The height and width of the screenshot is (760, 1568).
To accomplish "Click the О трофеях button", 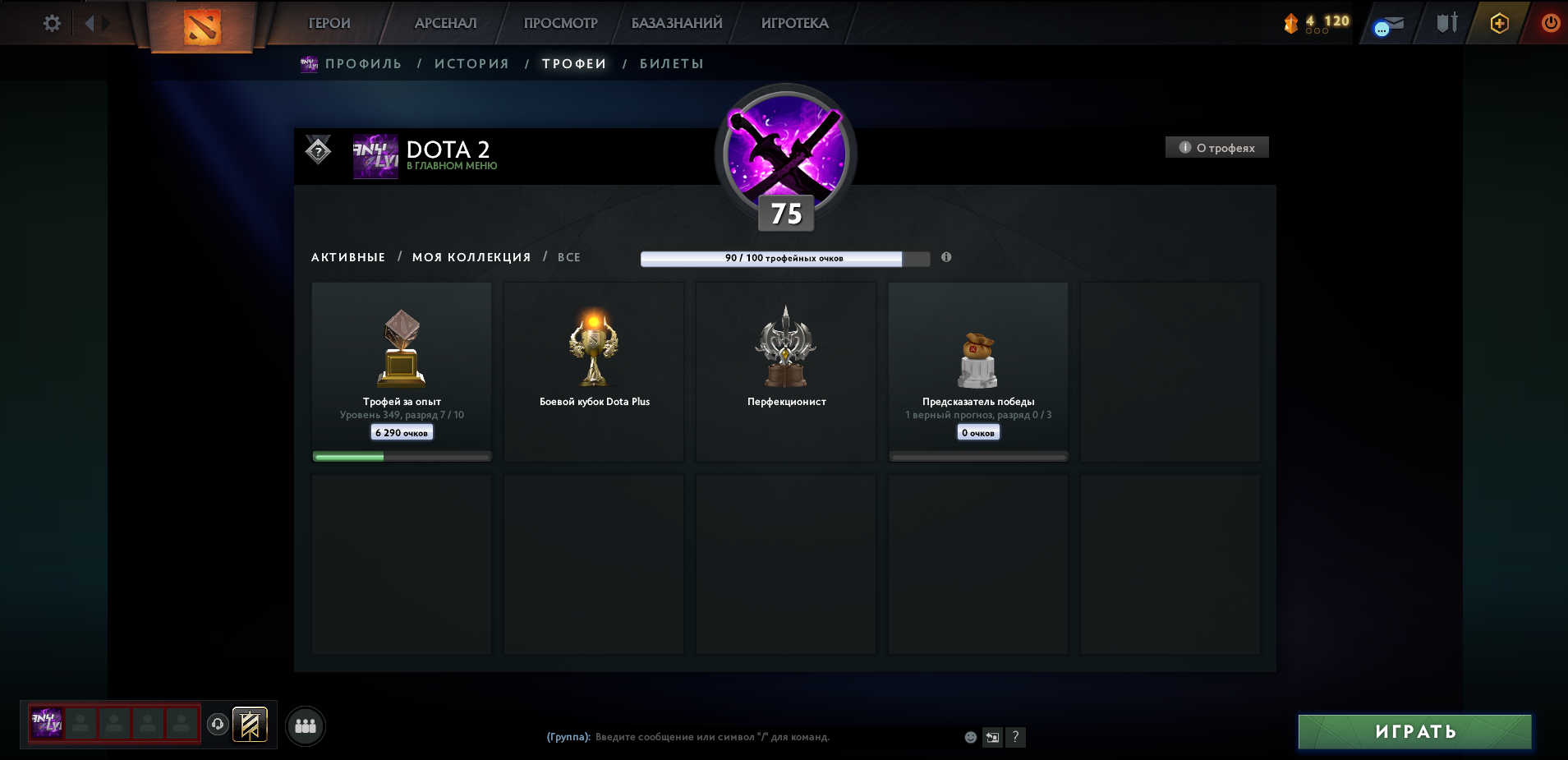I will pyautogui.click(x=1217, y=147).
